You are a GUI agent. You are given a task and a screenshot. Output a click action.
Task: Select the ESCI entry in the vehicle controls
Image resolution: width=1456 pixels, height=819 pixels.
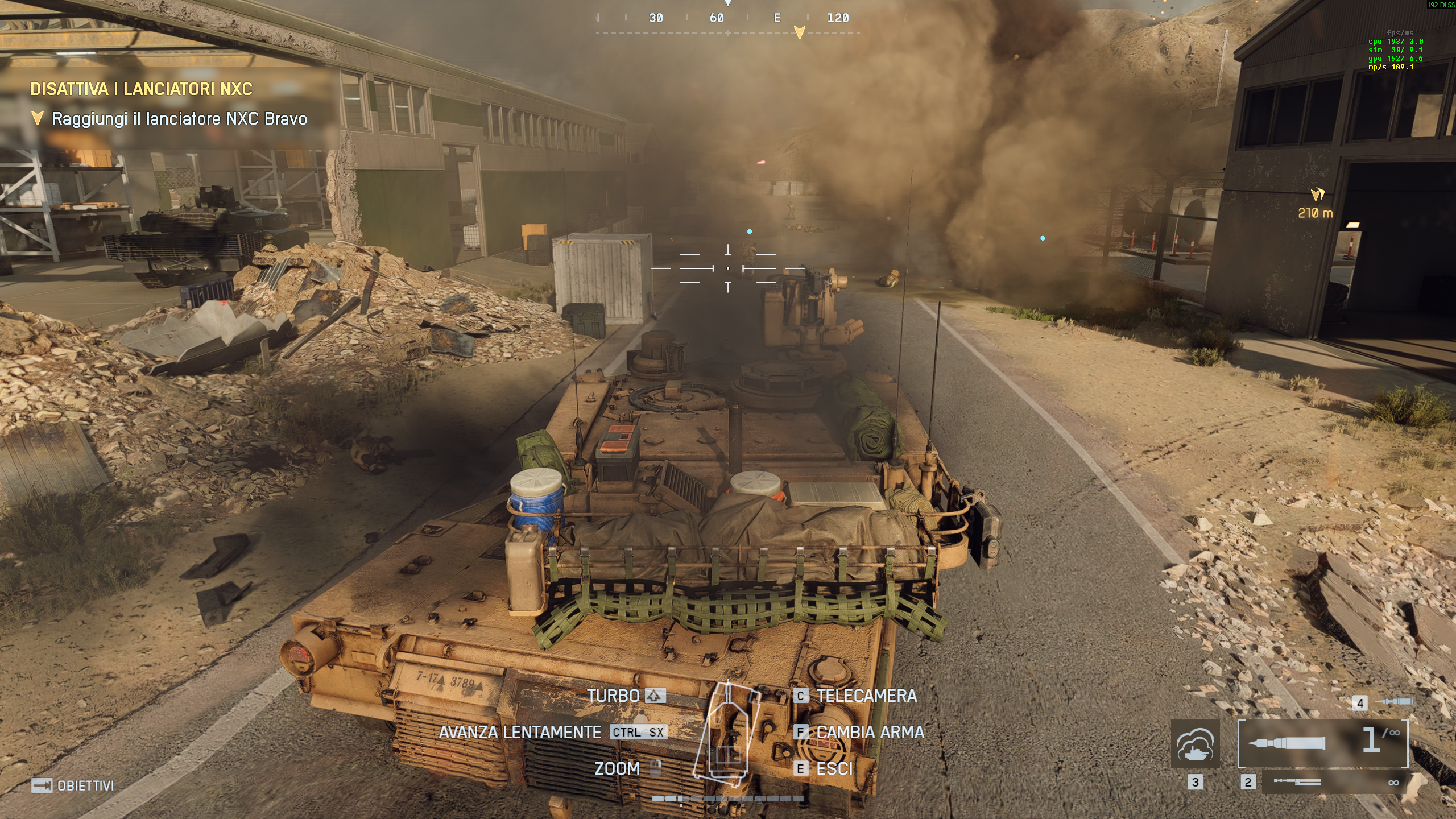coord(835,769)
